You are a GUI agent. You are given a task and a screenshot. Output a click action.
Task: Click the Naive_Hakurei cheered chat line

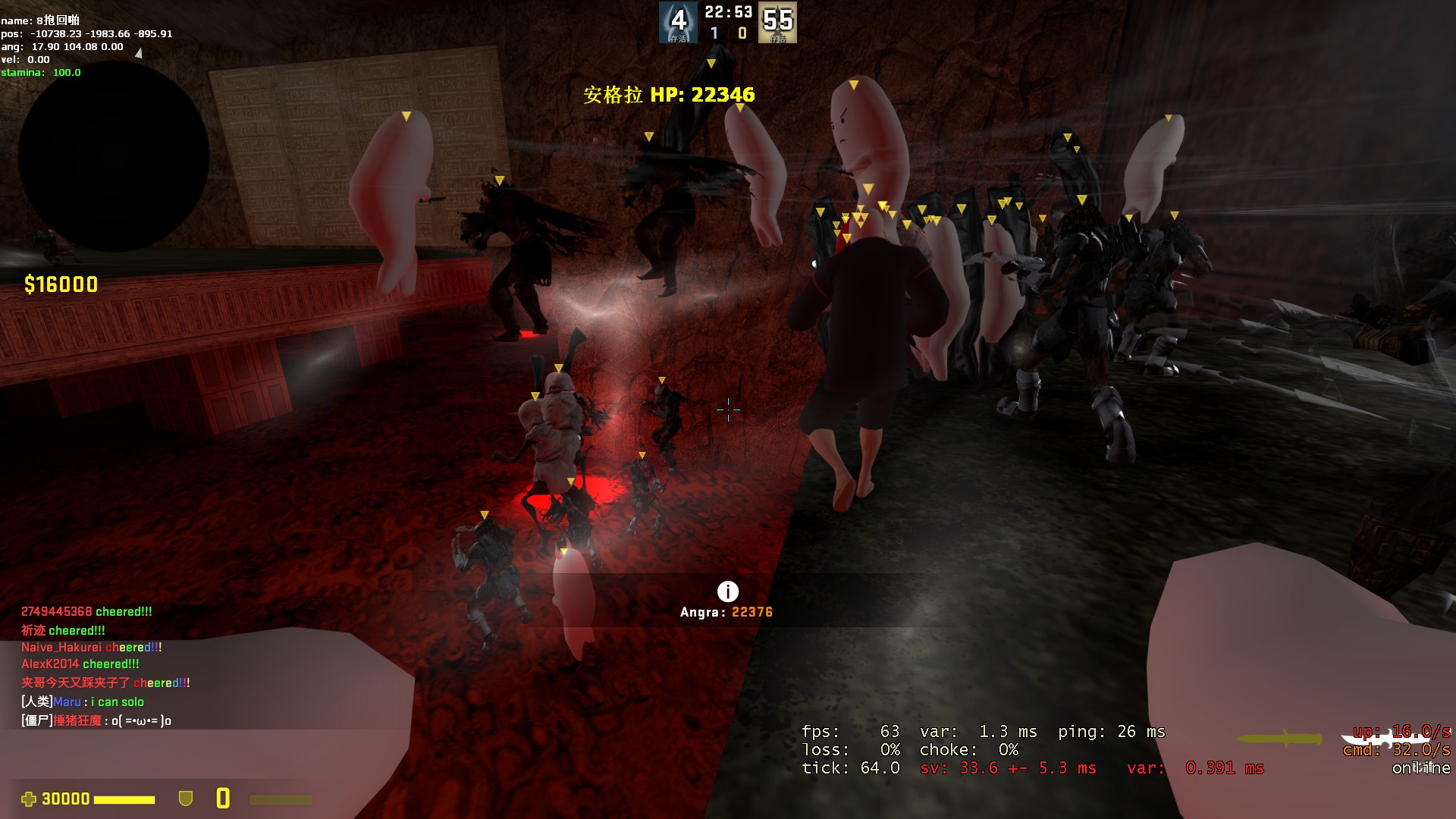tap(91, 647)
